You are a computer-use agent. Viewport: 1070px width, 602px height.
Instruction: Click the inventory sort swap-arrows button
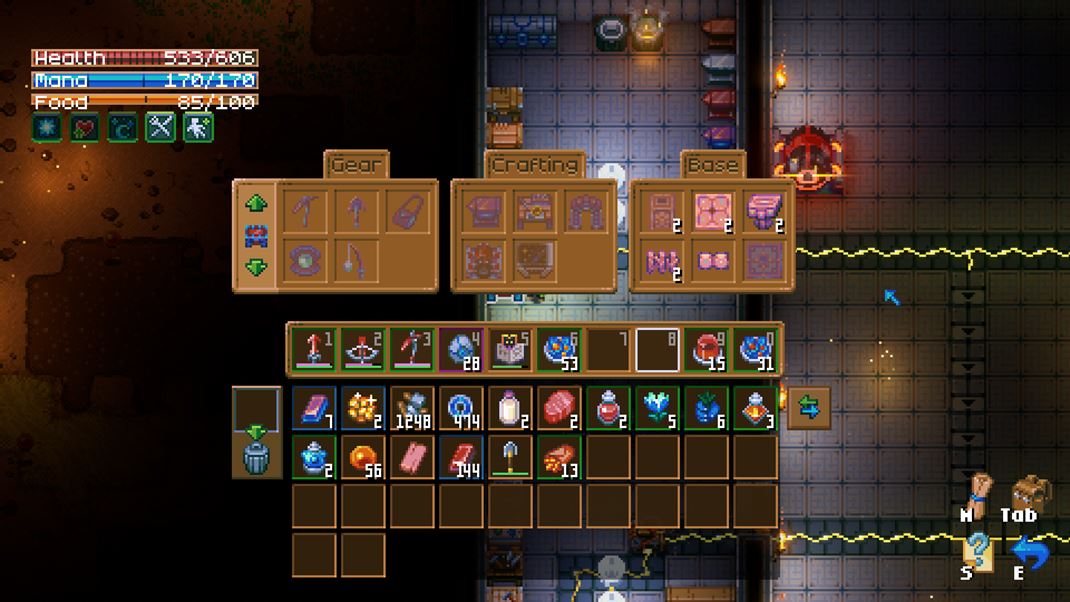(808, 408)
